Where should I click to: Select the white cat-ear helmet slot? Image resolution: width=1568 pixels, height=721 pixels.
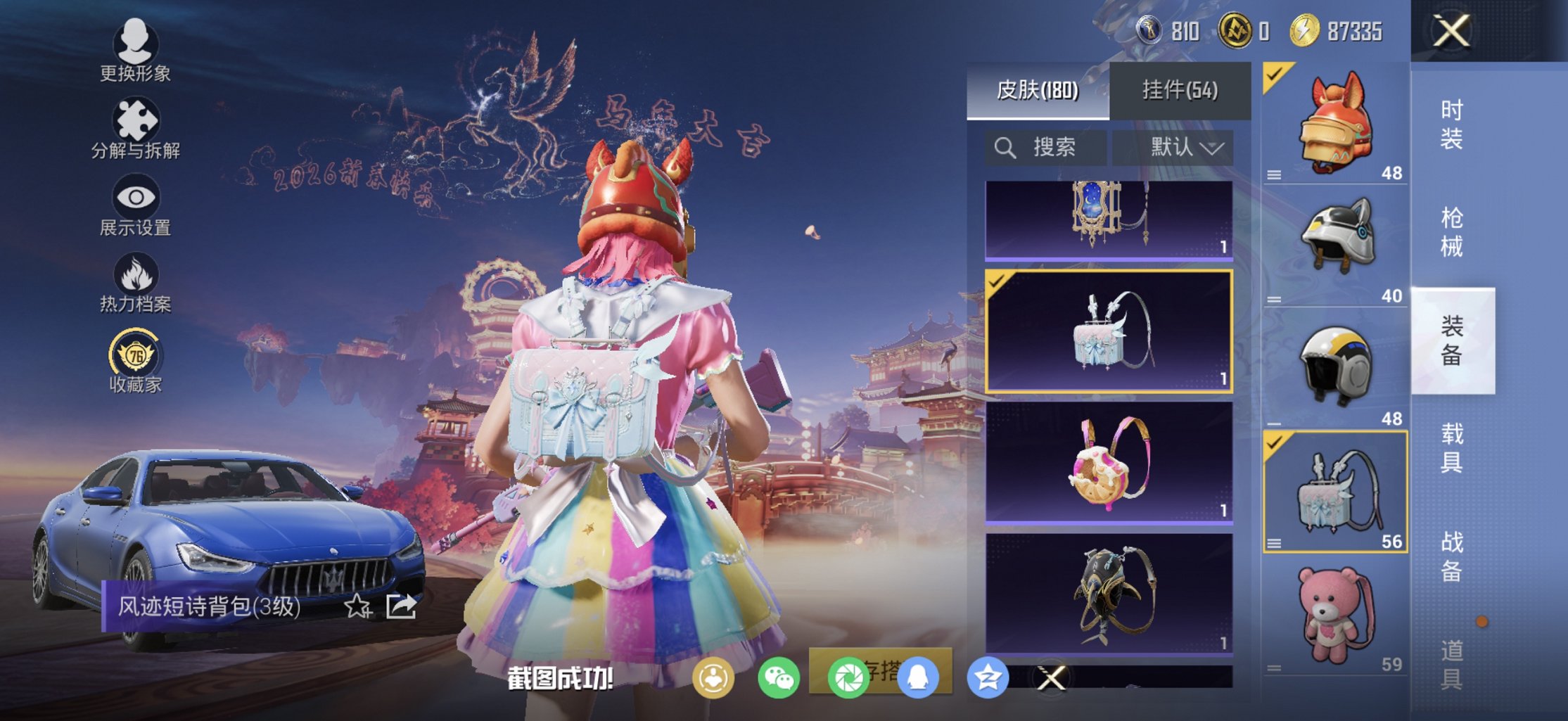[x=1335, y=245]
